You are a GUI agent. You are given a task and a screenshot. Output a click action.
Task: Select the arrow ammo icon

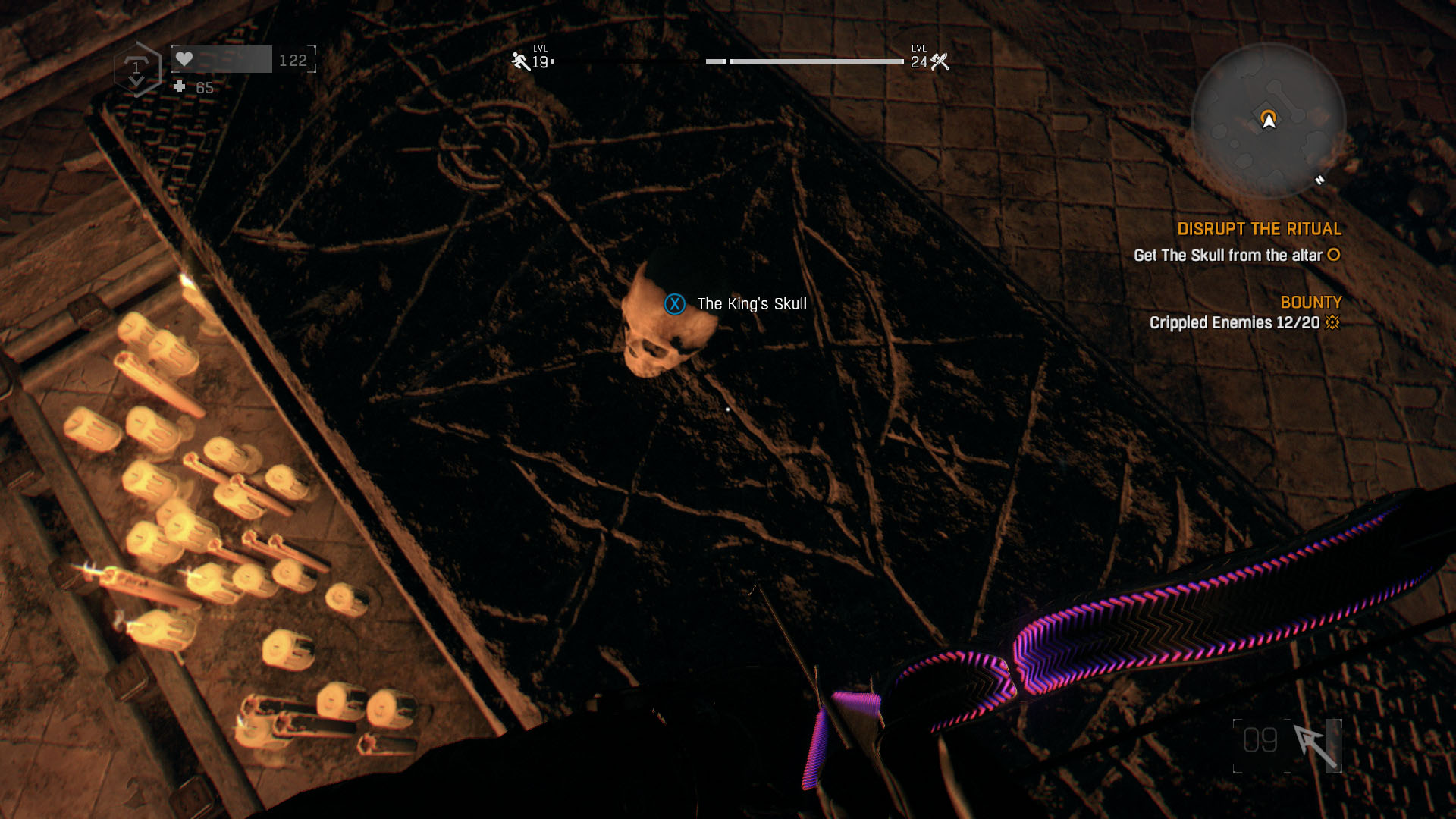[x=1316, y=745]
